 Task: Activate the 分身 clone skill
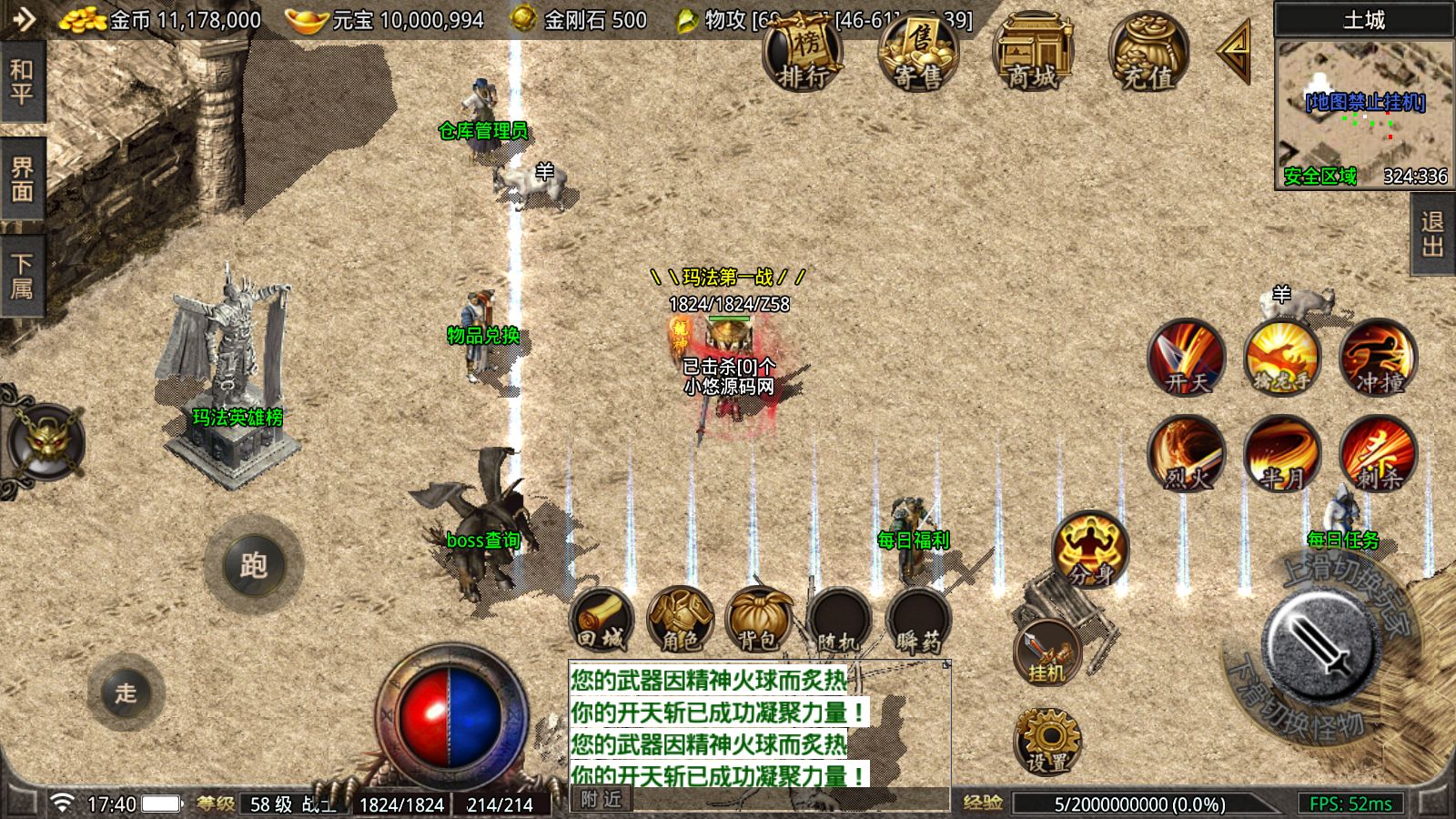click(x=1090, y=549)
